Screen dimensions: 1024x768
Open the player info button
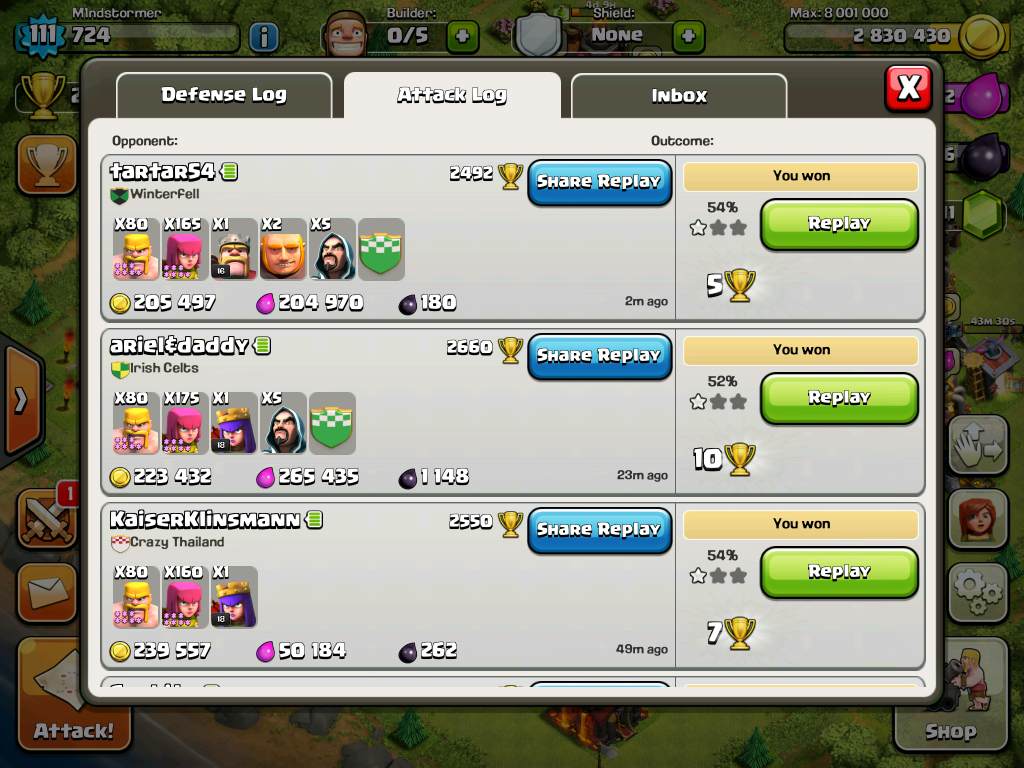point(263,38)
